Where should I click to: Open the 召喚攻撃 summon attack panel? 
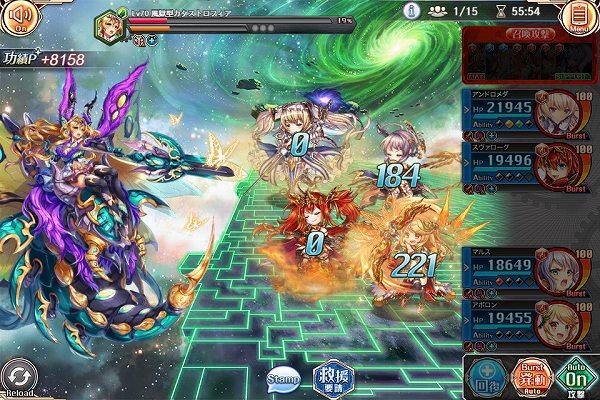click(530, 56)
